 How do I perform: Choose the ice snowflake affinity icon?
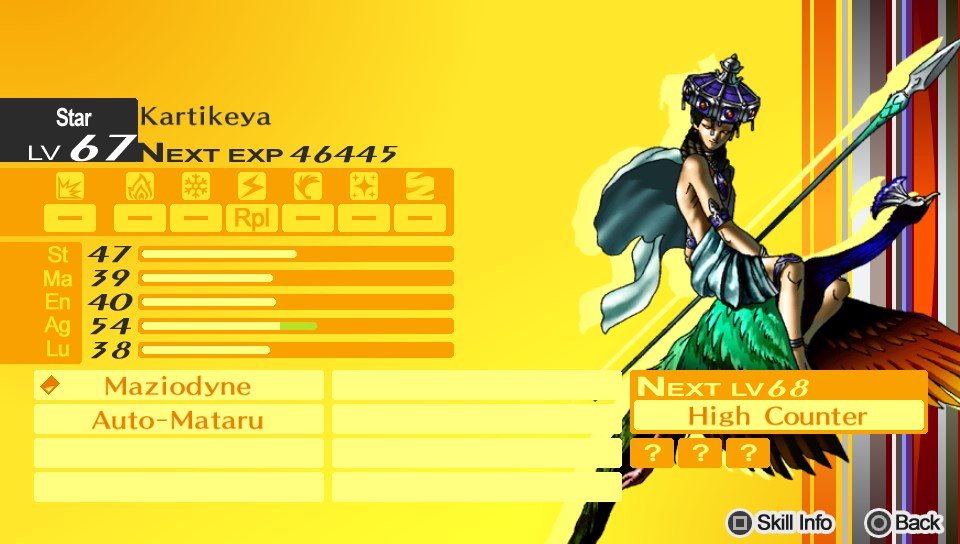coord(196,186)
